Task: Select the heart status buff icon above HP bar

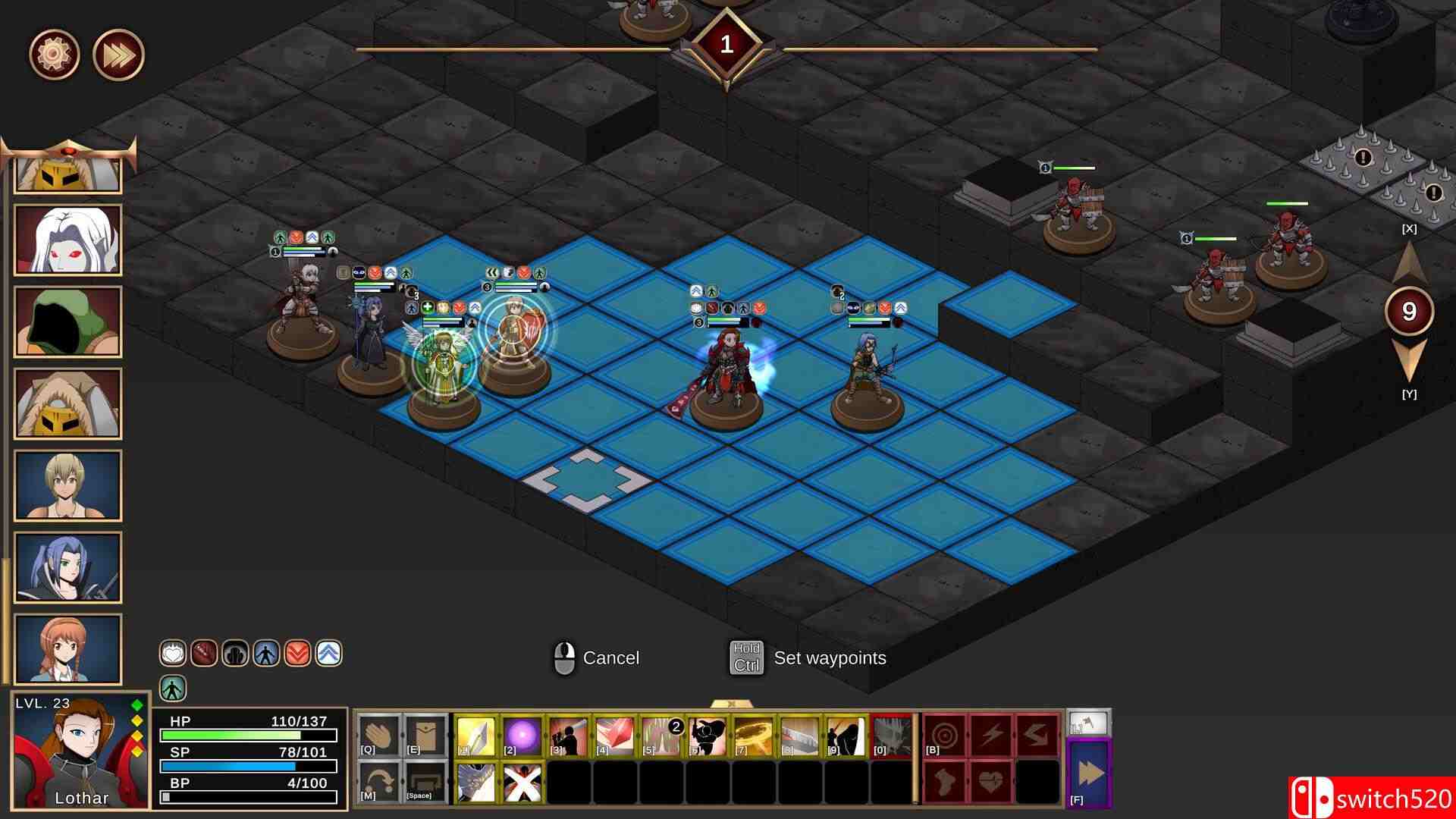Action: point(172,652)
